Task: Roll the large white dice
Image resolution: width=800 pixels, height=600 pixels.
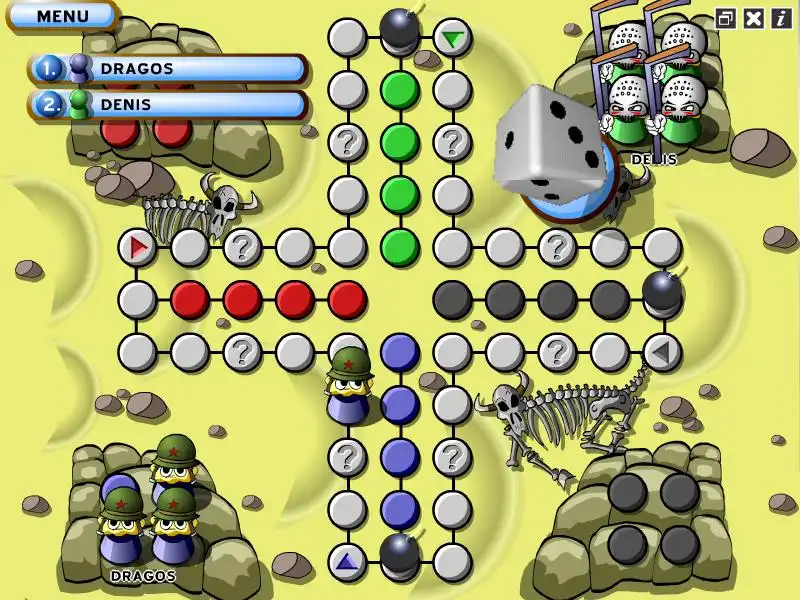Action: pos(550,140)
